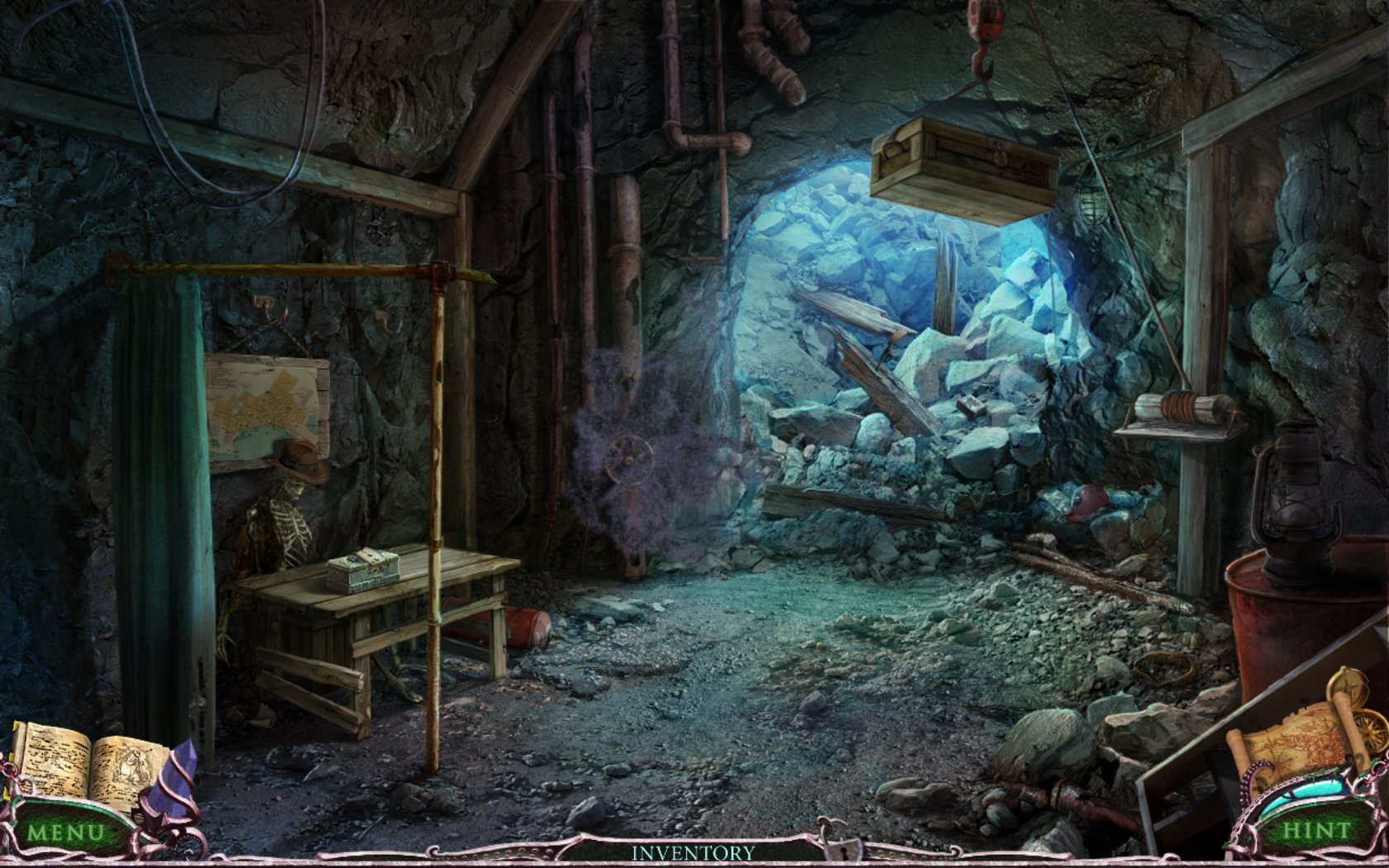Expand the INVENTORY bar

(x=693, y=852)
